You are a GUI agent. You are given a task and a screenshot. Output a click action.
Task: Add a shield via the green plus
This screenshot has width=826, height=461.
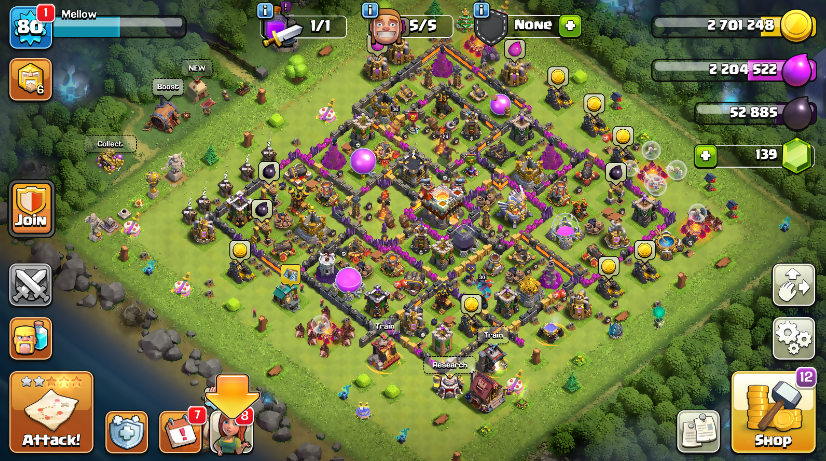pos(570,26)
